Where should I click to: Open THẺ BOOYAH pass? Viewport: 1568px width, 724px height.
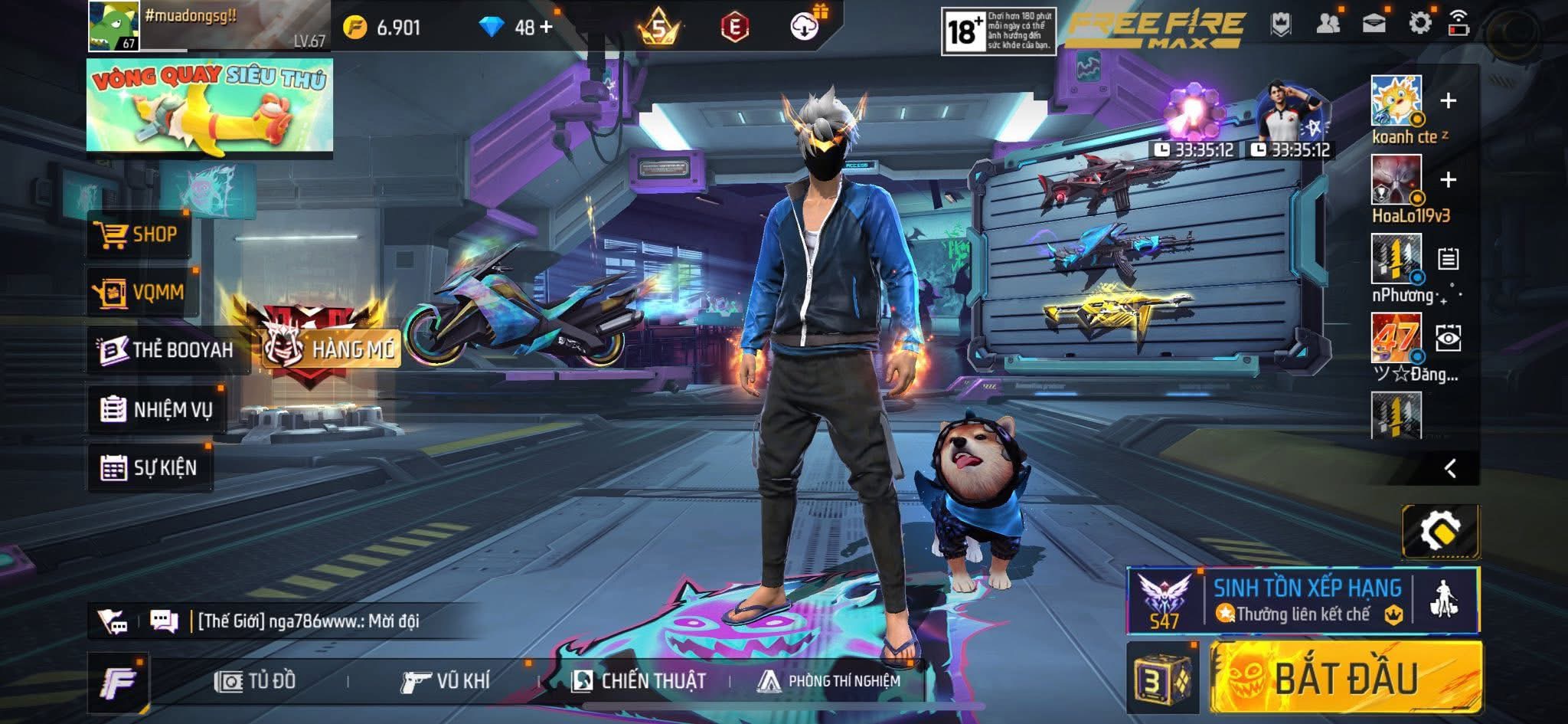(167, 350)
